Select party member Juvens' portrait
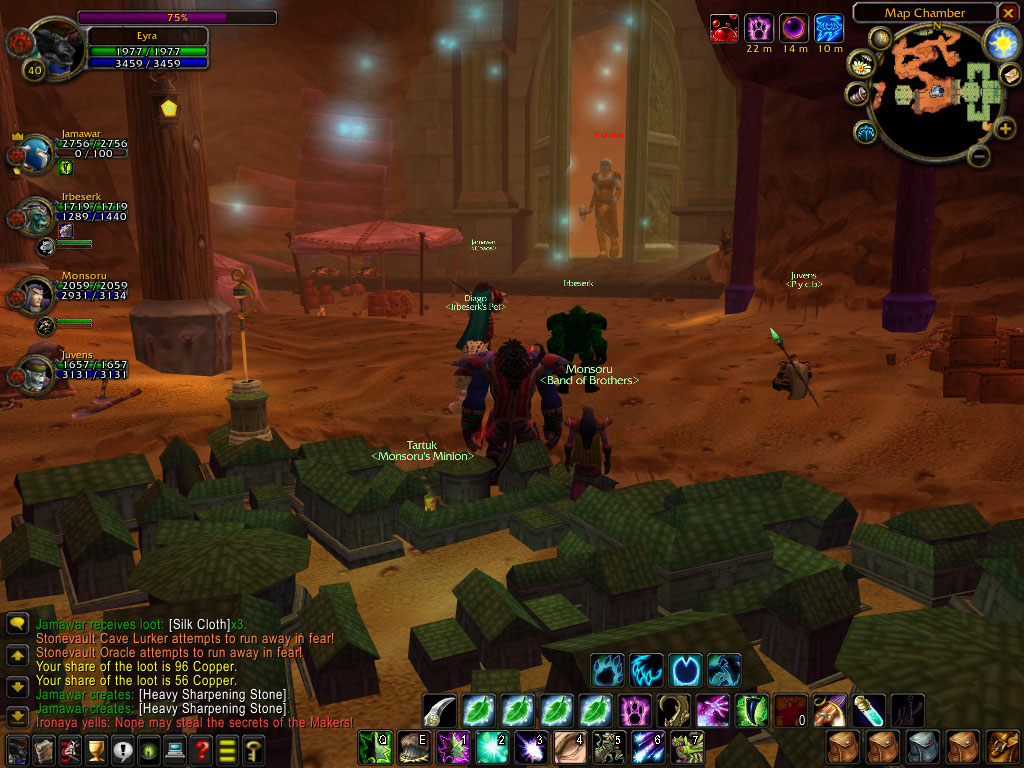This screenshot has height=768, width=1024. point(35,373)
